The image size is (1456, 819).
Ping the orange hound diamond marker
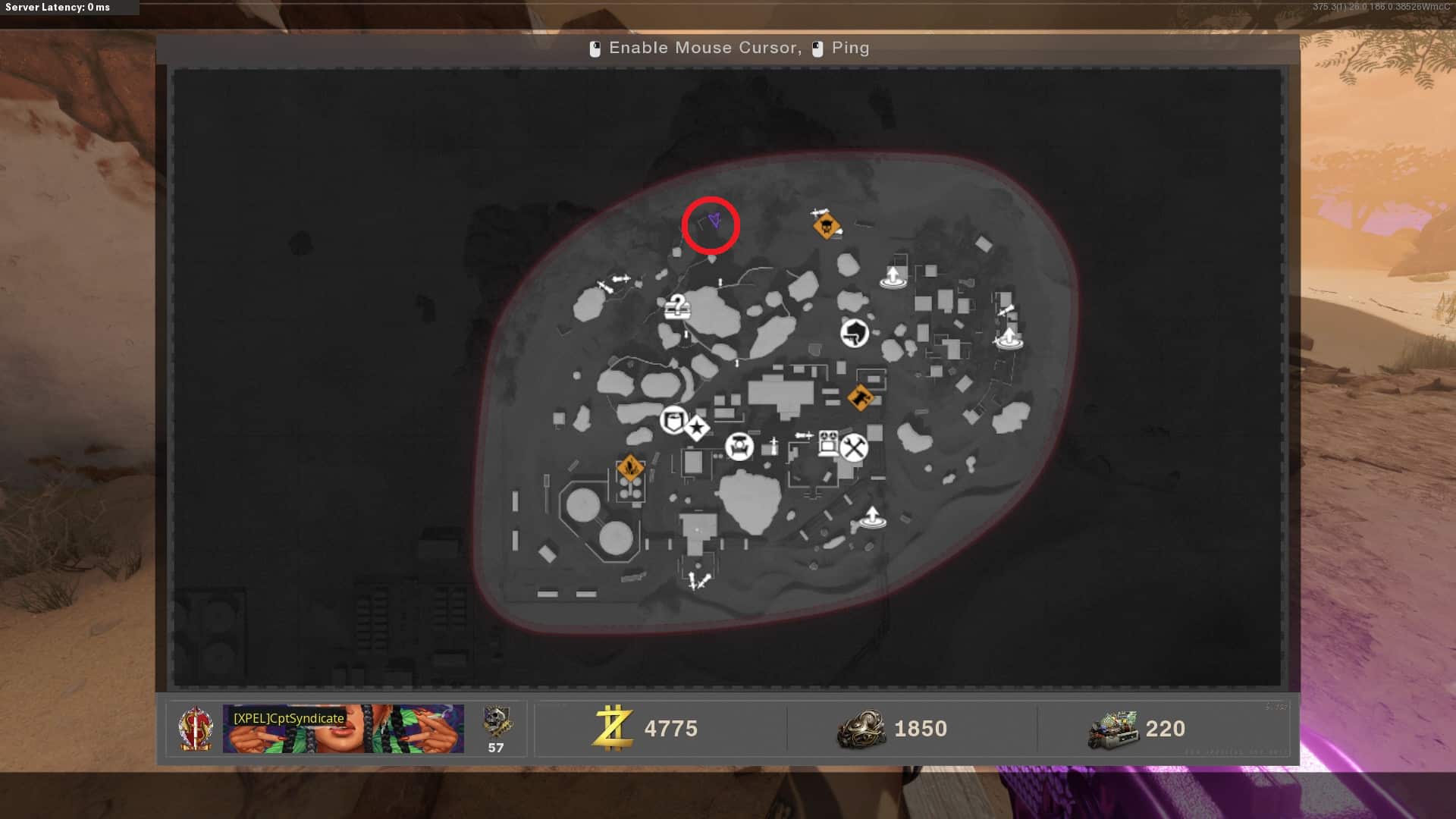point(860,397)
